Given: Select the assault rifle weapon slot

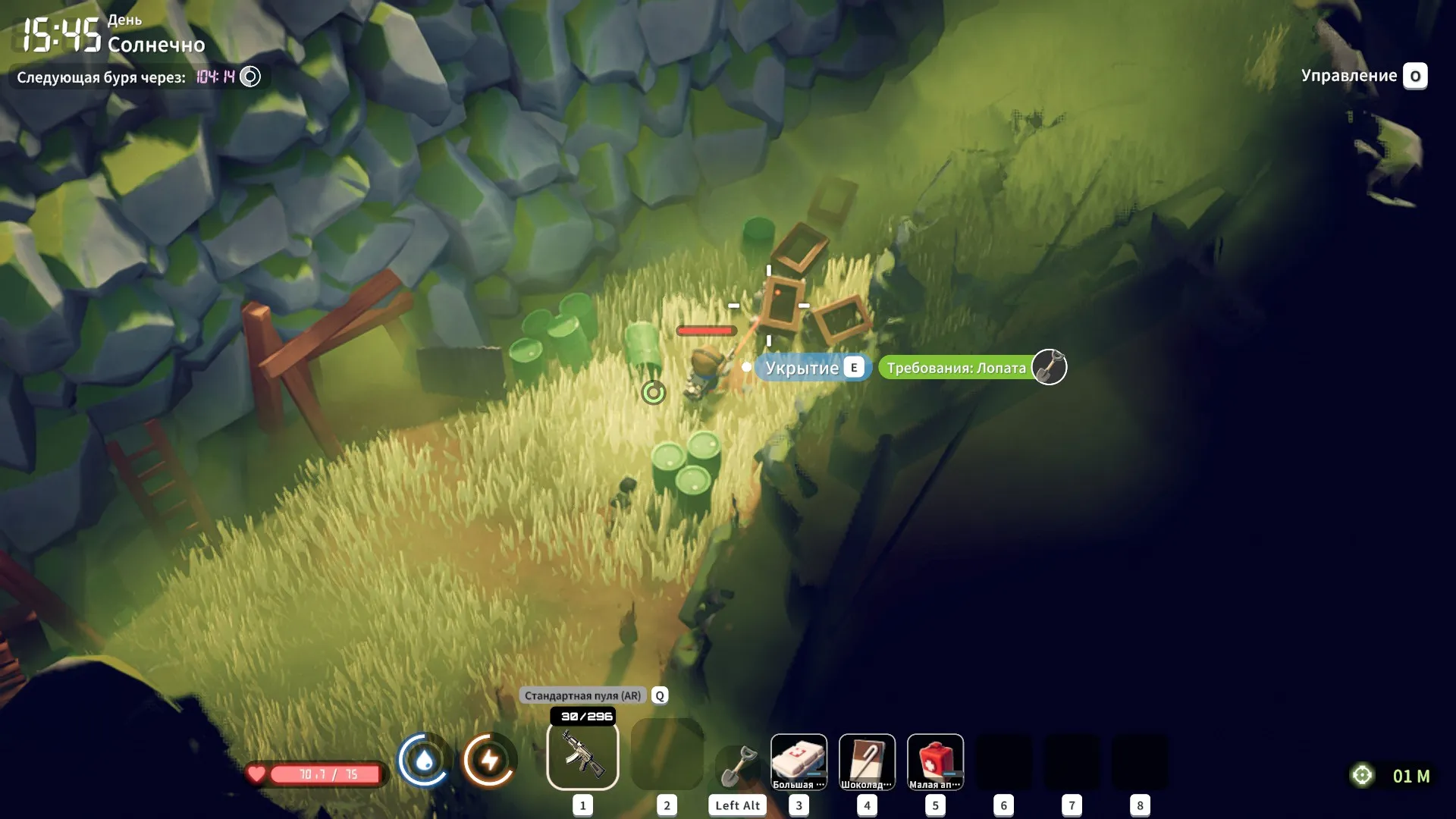Looking at the screenshot, I should tap(582, 755).
